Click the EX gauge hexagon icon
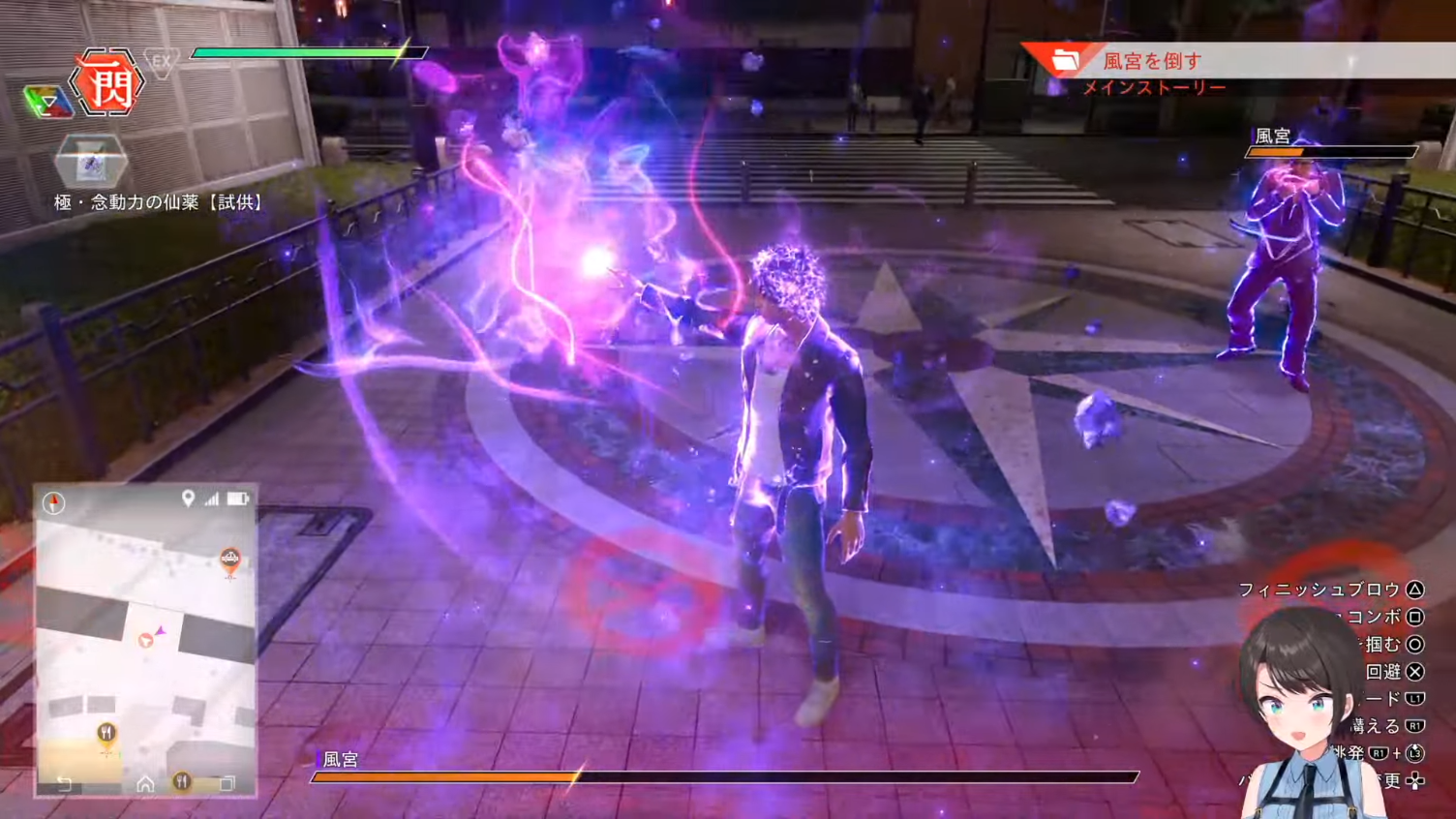The height and width of the screenshot is (819, 1456). click(x=161, y=62)
